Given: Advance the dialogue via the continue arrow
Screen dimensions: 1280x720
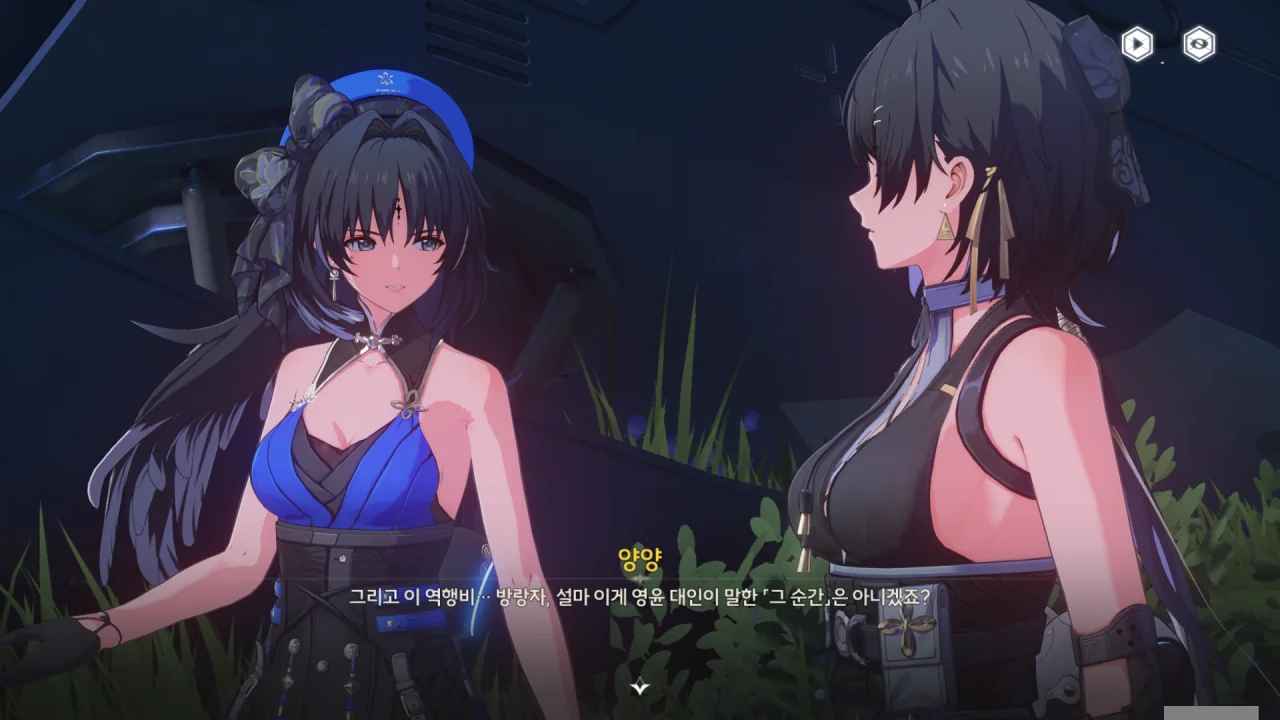Looking at the screenshot, I should click(640, 687).
